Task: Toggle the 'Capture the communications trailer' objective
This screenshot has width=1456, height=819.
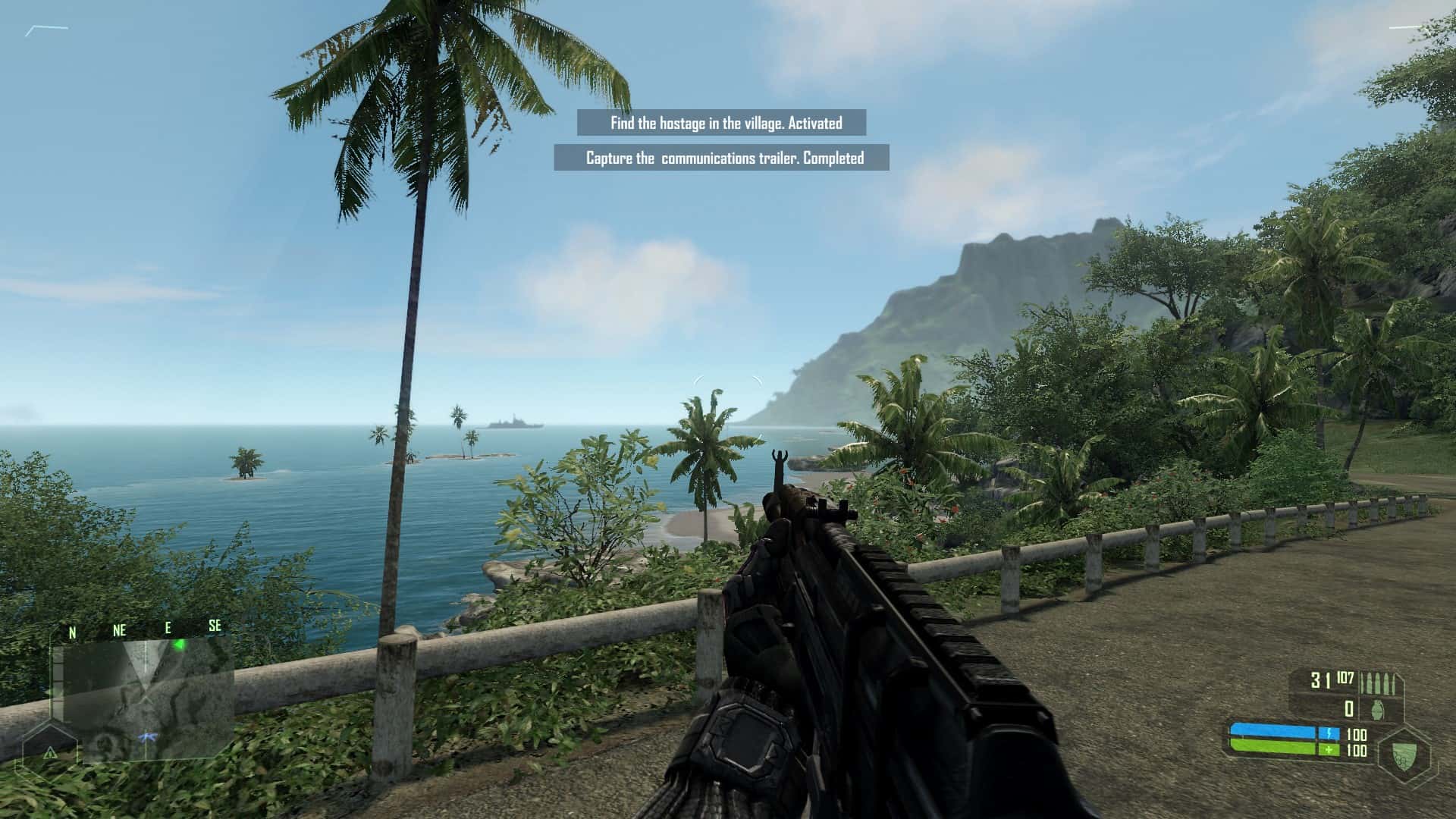Action: (723, 159)
